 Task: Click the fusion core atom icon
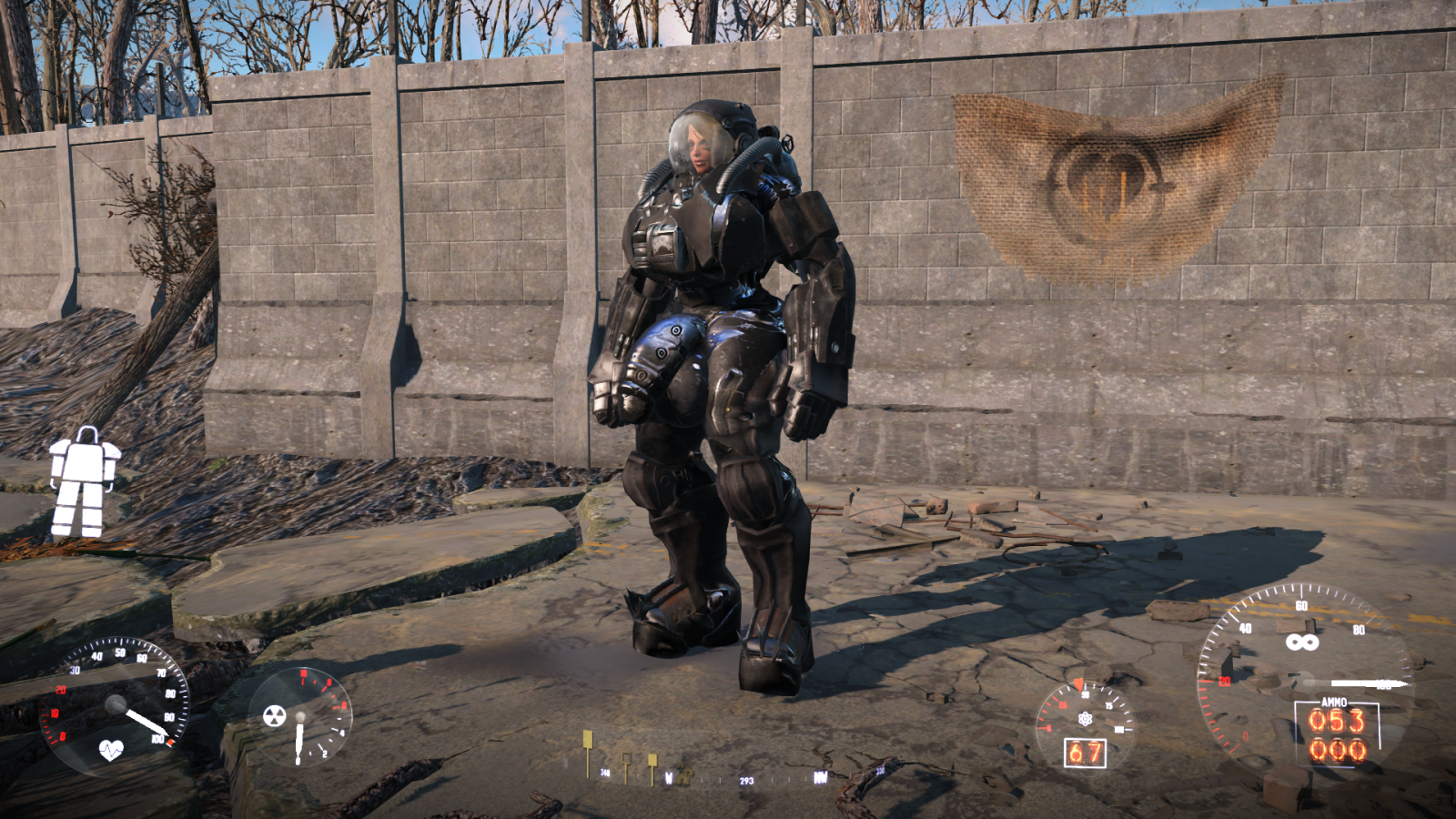pos(1085,719)
